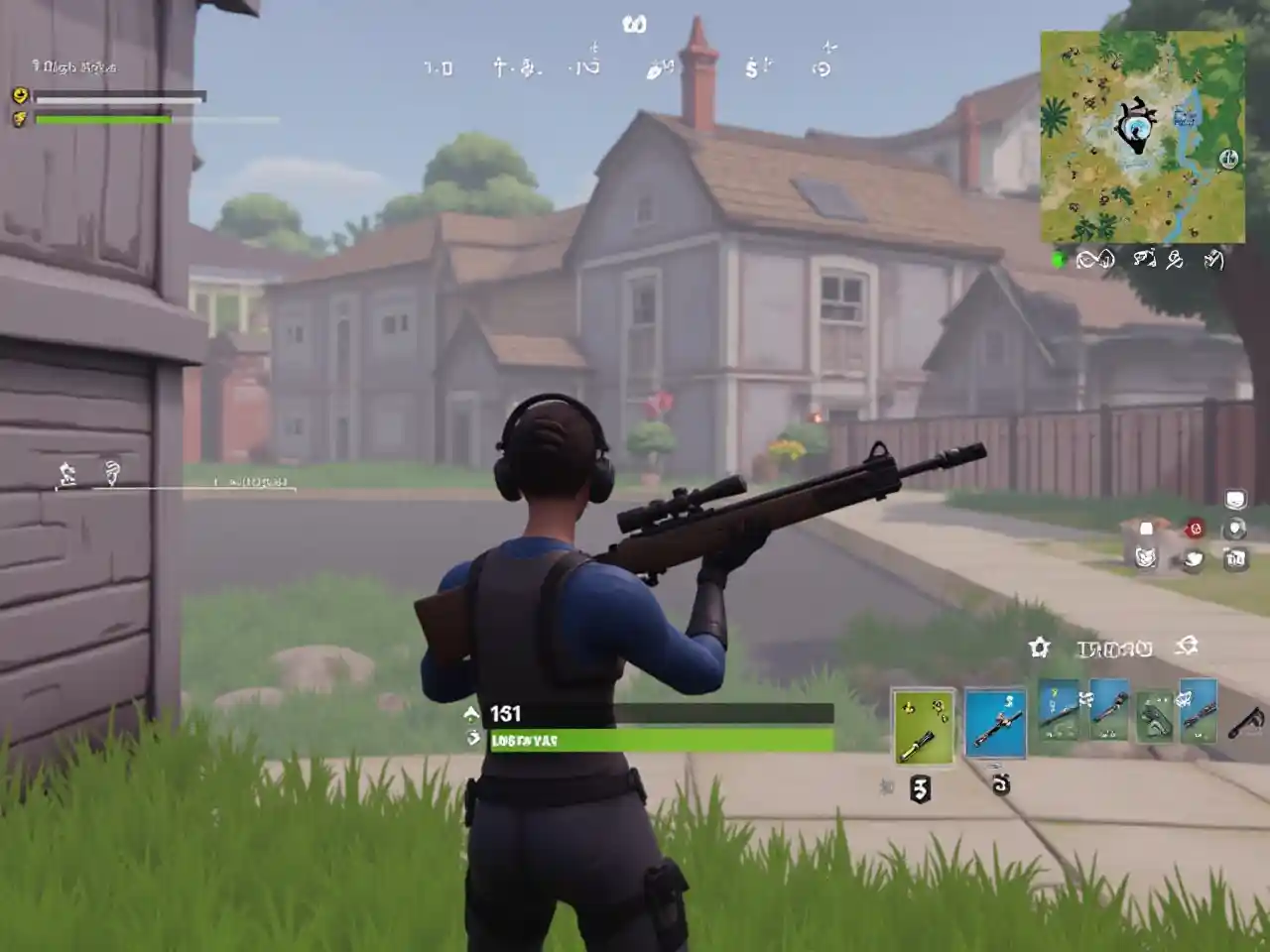Toggle the green connection indicator below the minimap
The height and width of the screenshot is (952, 1270).
coord(1058,258)
